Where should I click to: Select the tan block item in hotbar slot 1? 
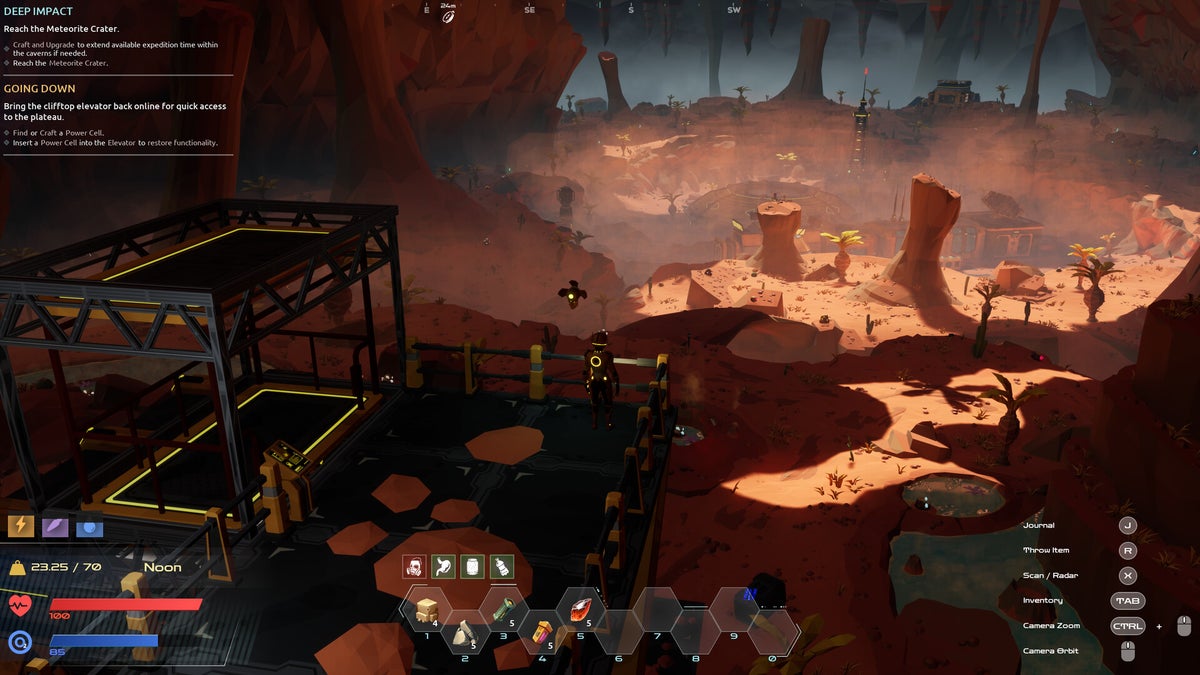coord(427,610)
